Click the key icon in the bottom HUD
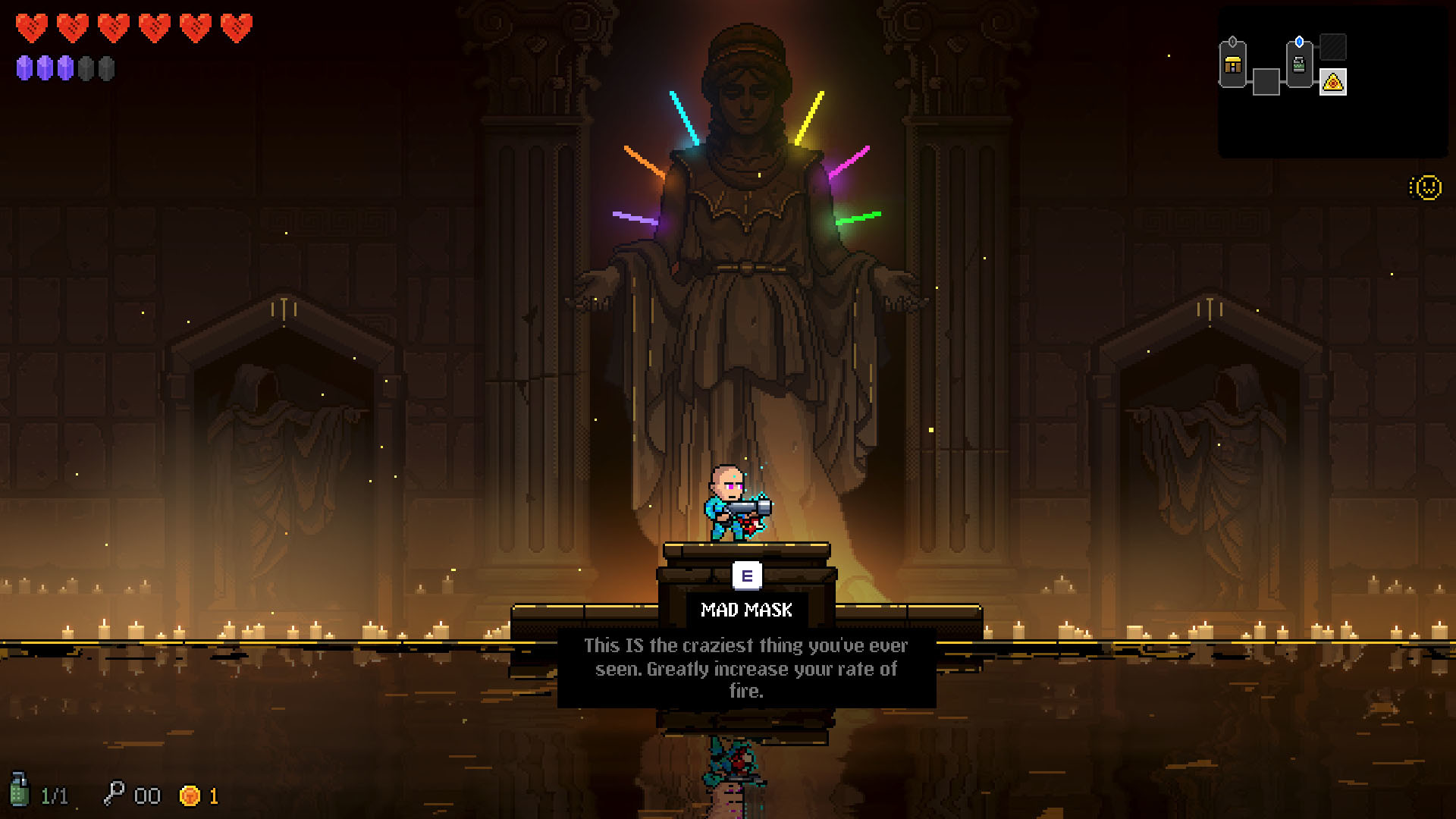This screenshot has height=819, width=1456. point(114,793)
